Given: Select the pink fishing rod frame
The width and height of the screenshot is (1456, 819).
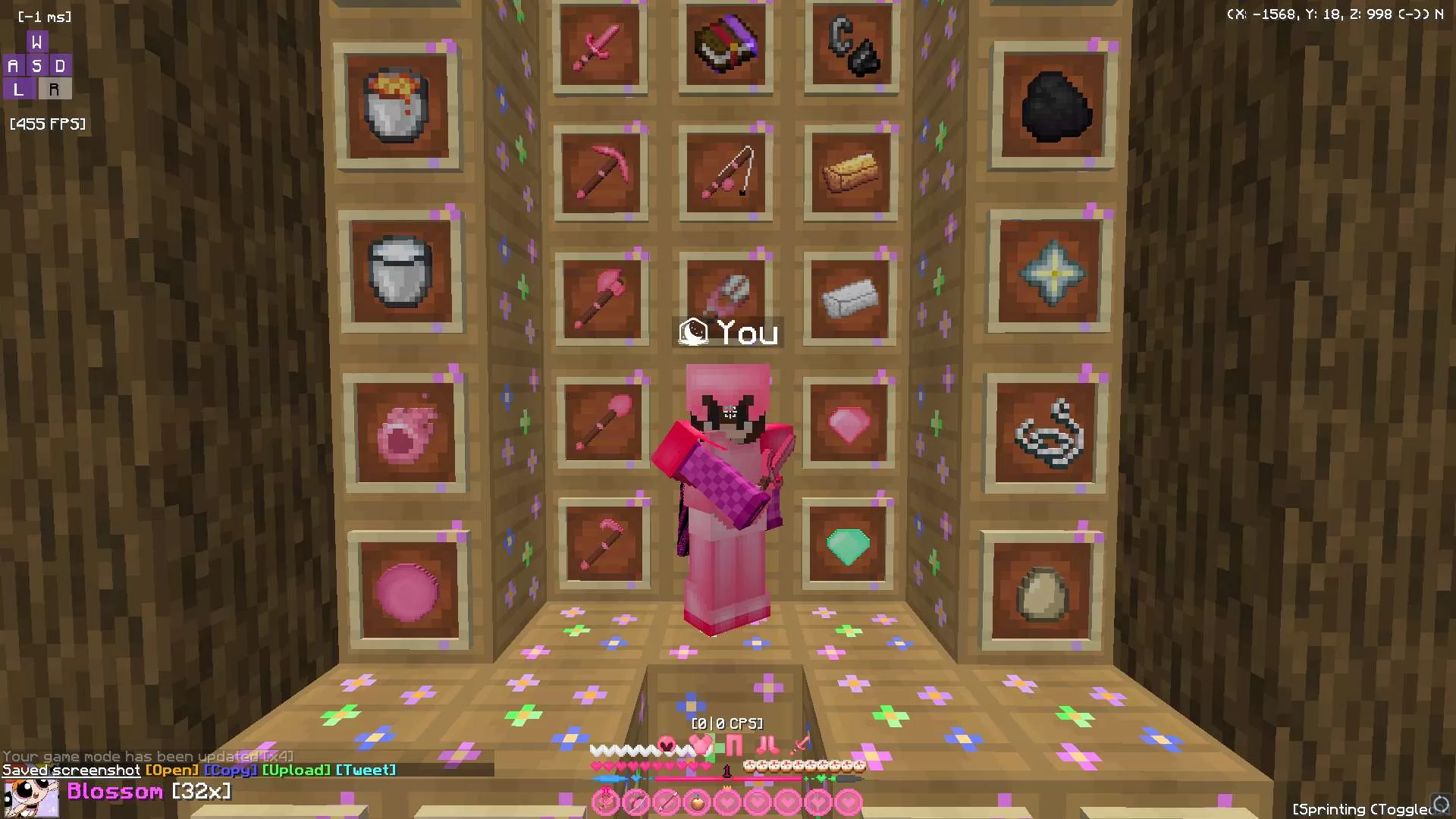Looking at the screenshot, I should click(x=726, y=173).
